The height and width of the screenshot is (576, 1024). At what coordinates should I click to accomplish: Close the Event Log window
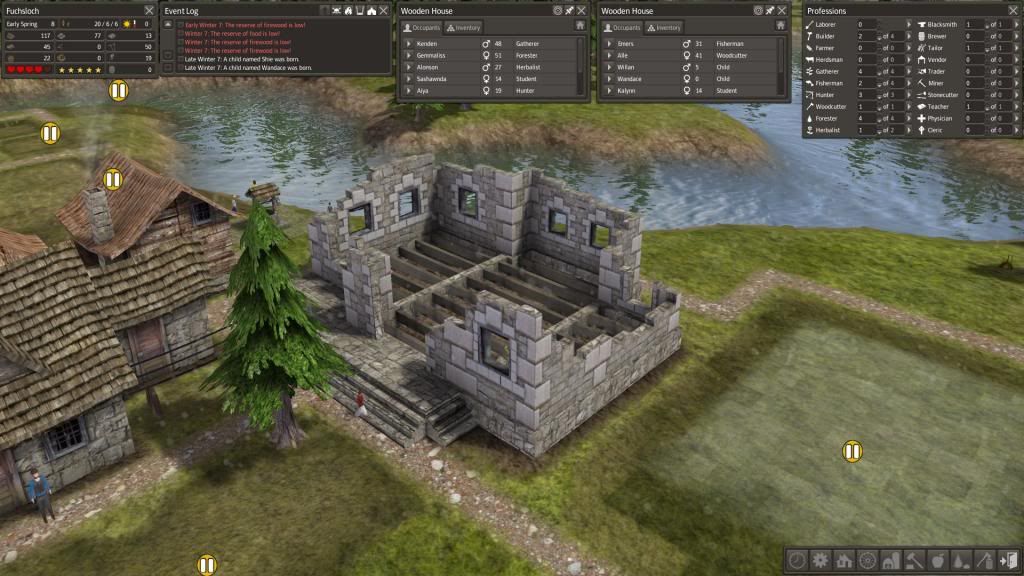coord(383,10)
